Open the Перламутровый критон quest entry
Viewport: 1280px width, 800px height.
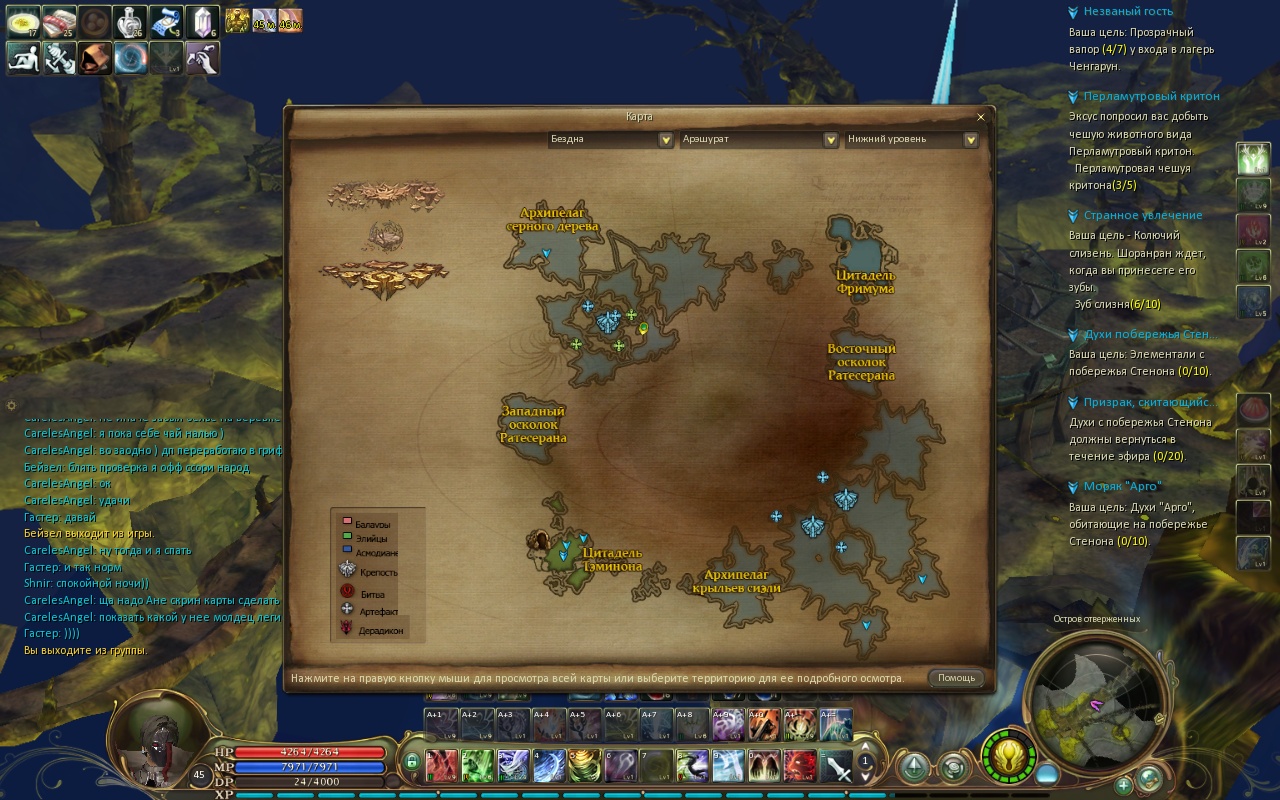point(1151,96)
